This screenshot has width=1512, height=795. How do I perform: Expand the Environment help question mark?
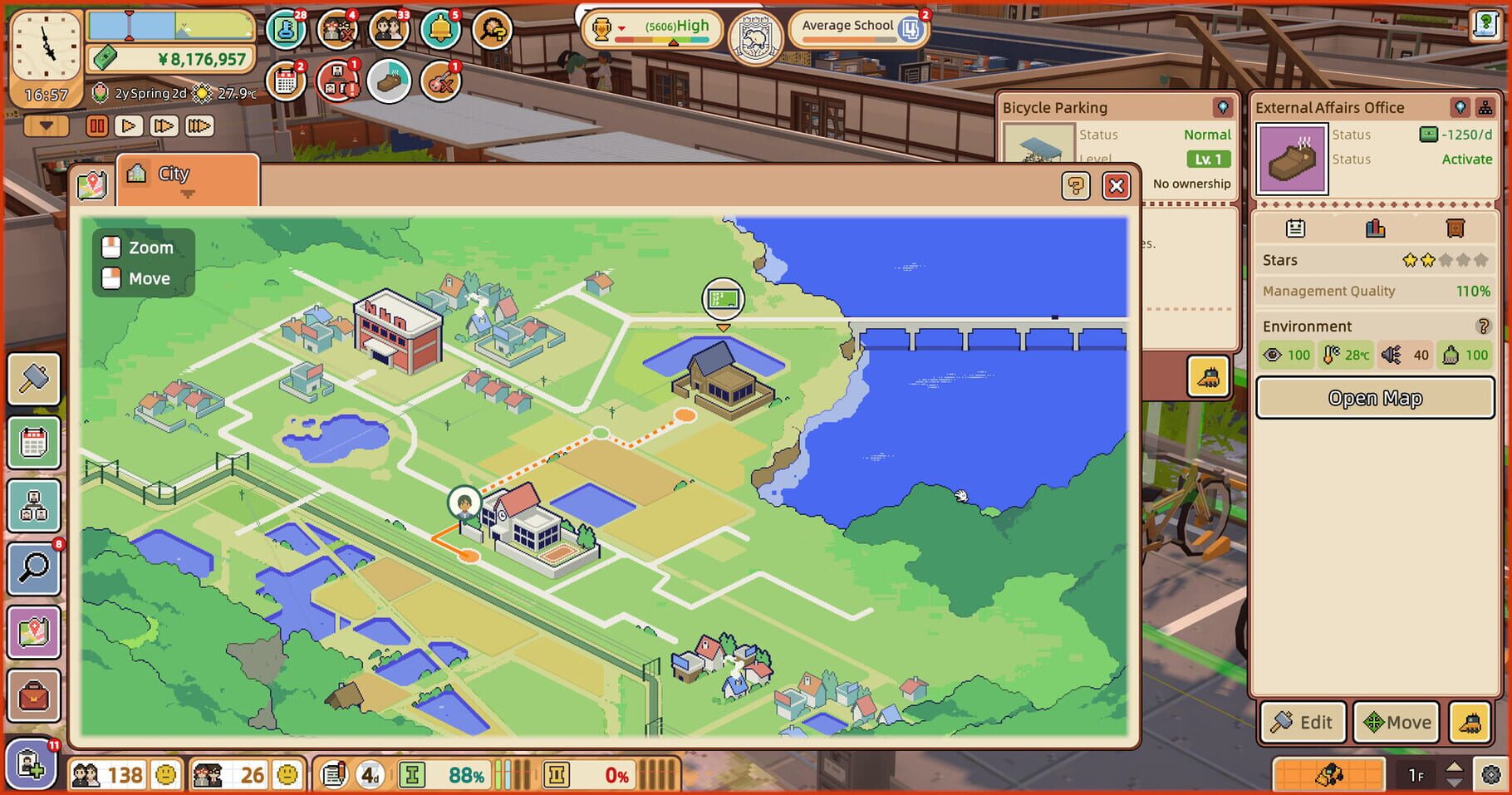[x=1485, y=326]
